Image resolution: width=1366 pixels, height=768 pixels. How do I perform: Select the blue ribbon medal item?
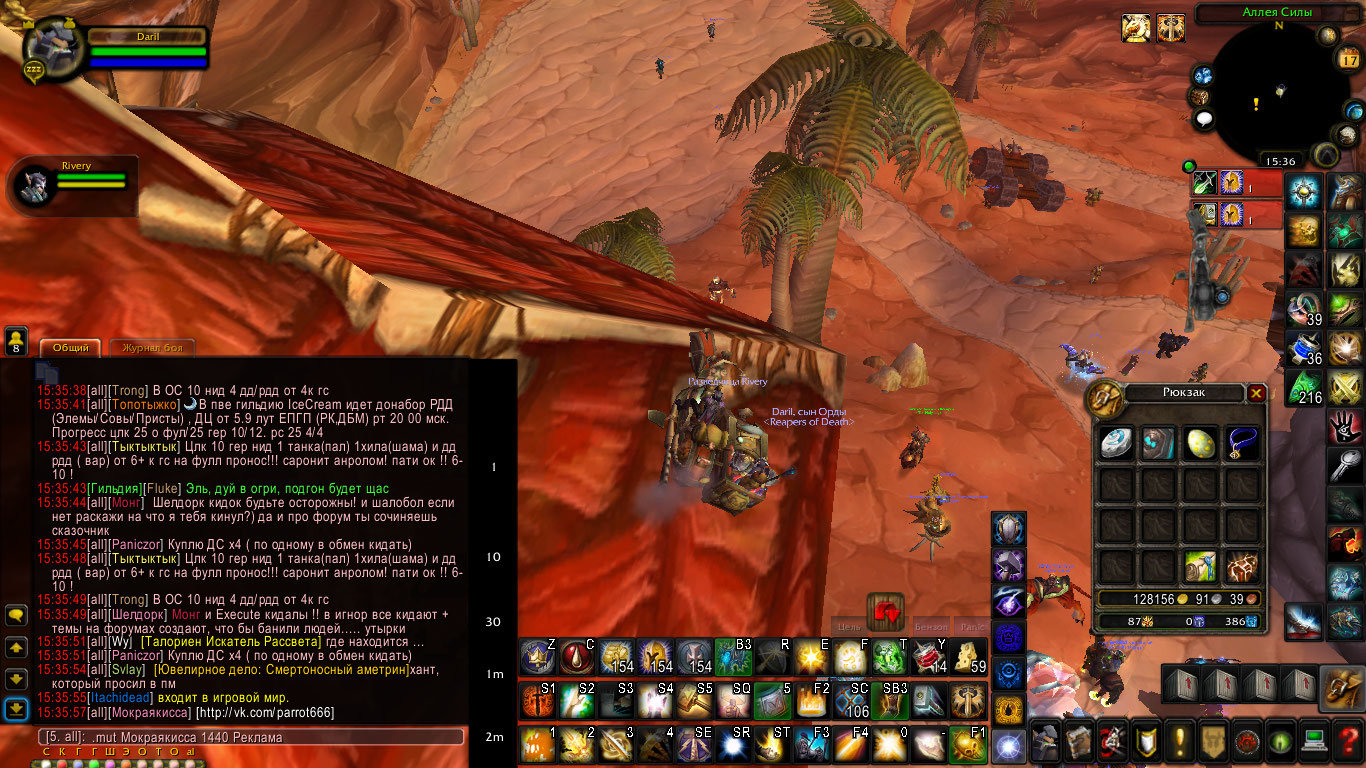[x=1242, y=443]
